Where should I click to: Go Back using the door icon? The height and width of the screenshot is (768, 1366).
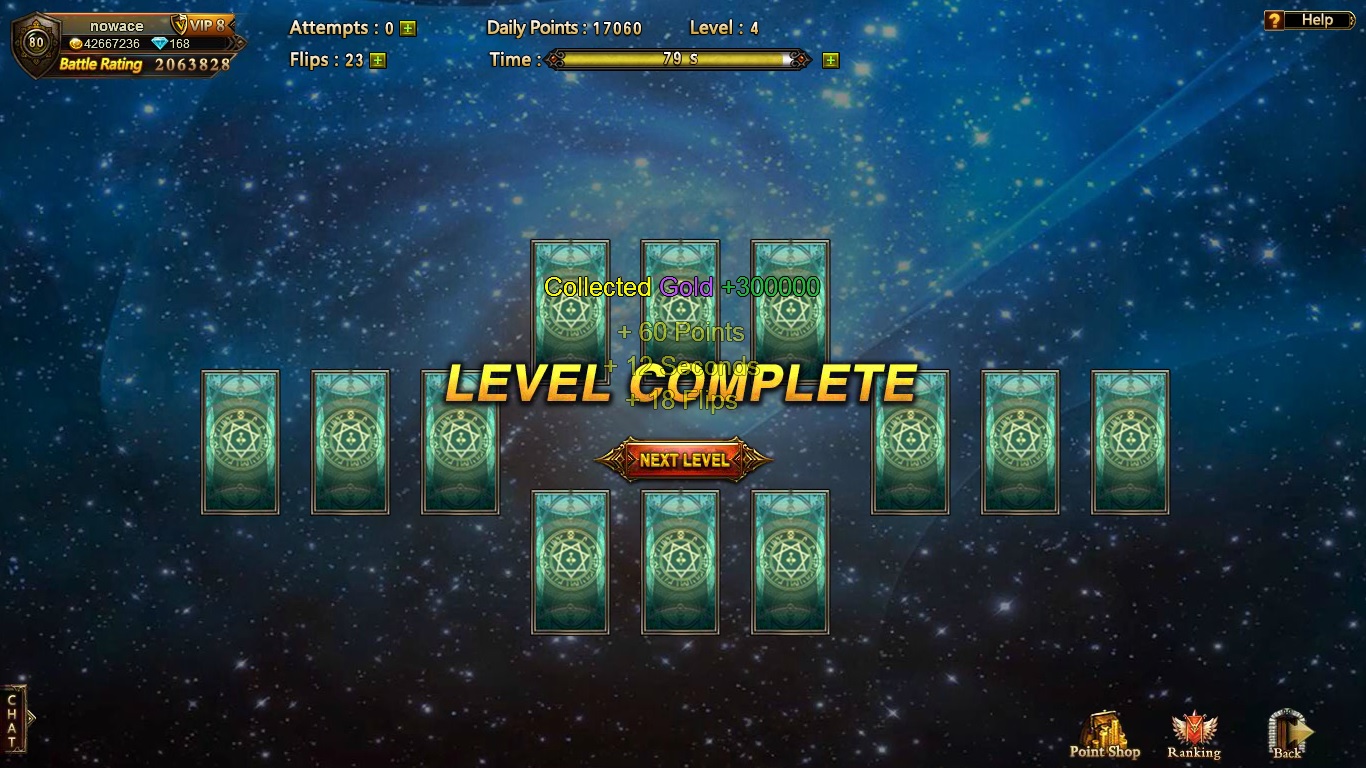point(1288,735)
